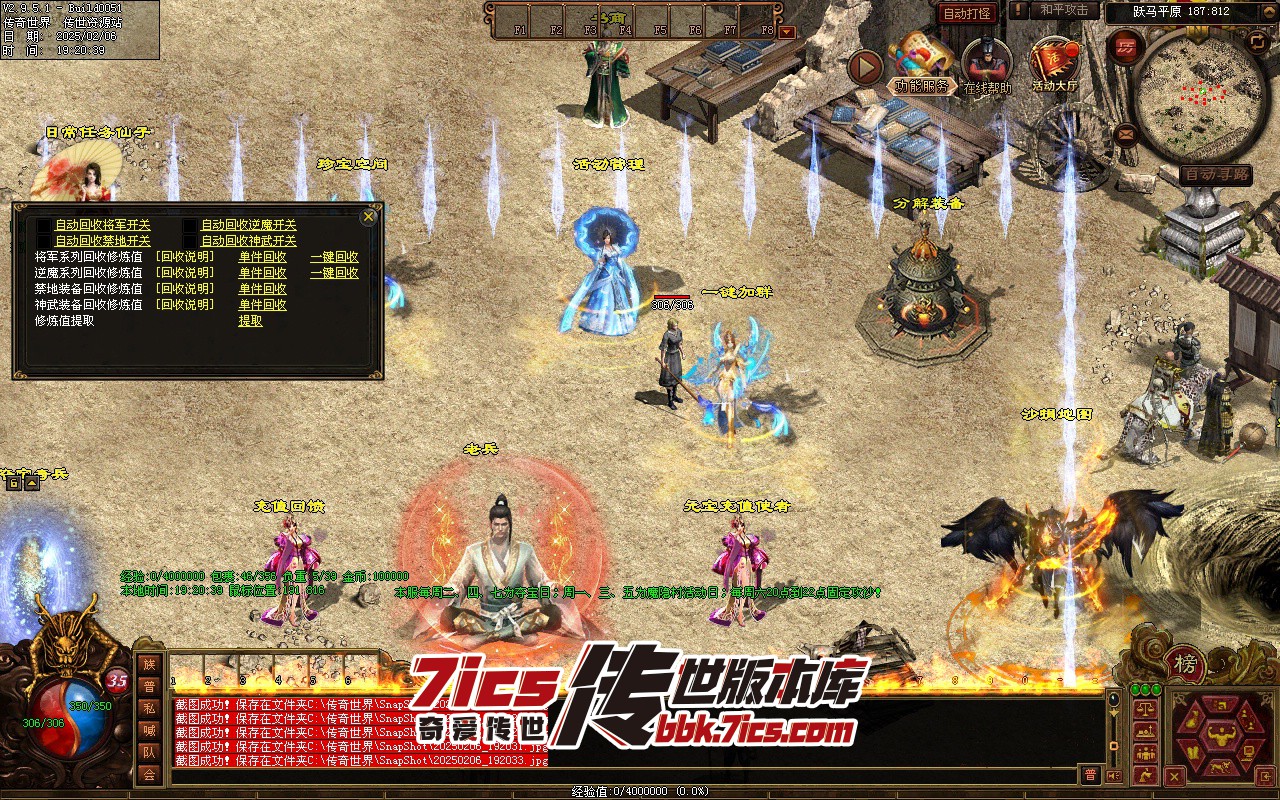Click 一键回收 for the 将军 series
Viewport: 1280px width, 800px height.
point(334,257)
